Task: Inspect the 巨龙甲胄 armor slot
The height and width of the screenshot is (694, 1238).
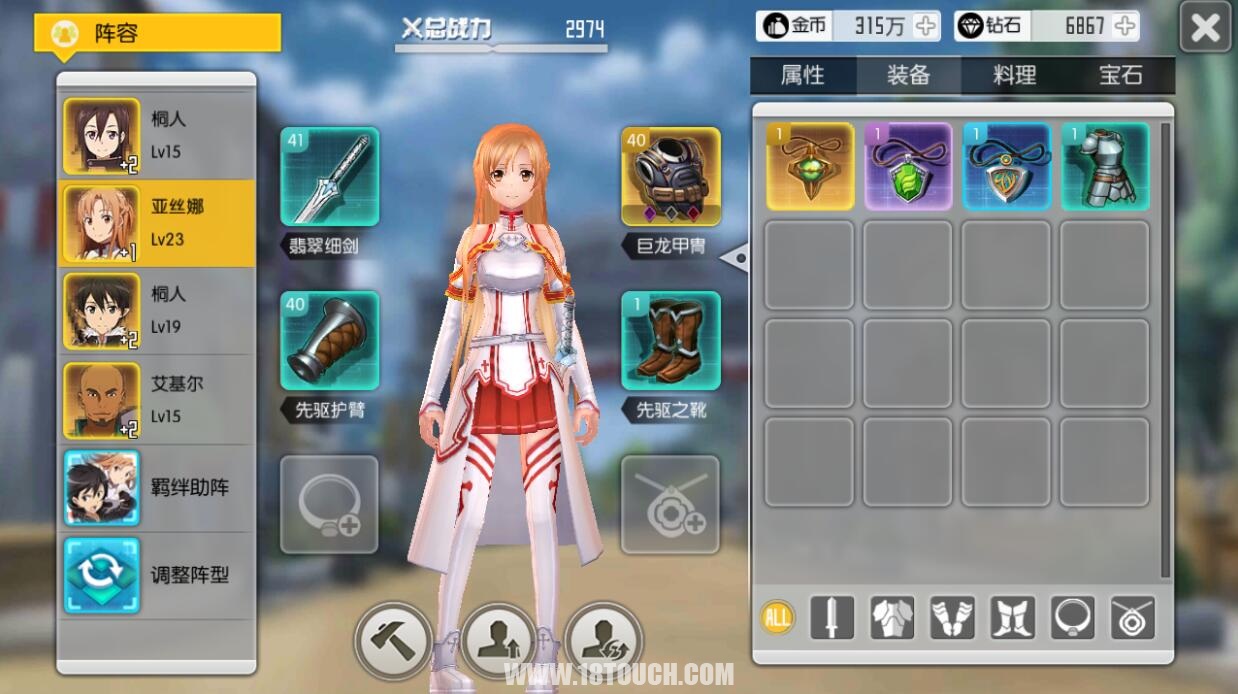Action: pos(670,176)
